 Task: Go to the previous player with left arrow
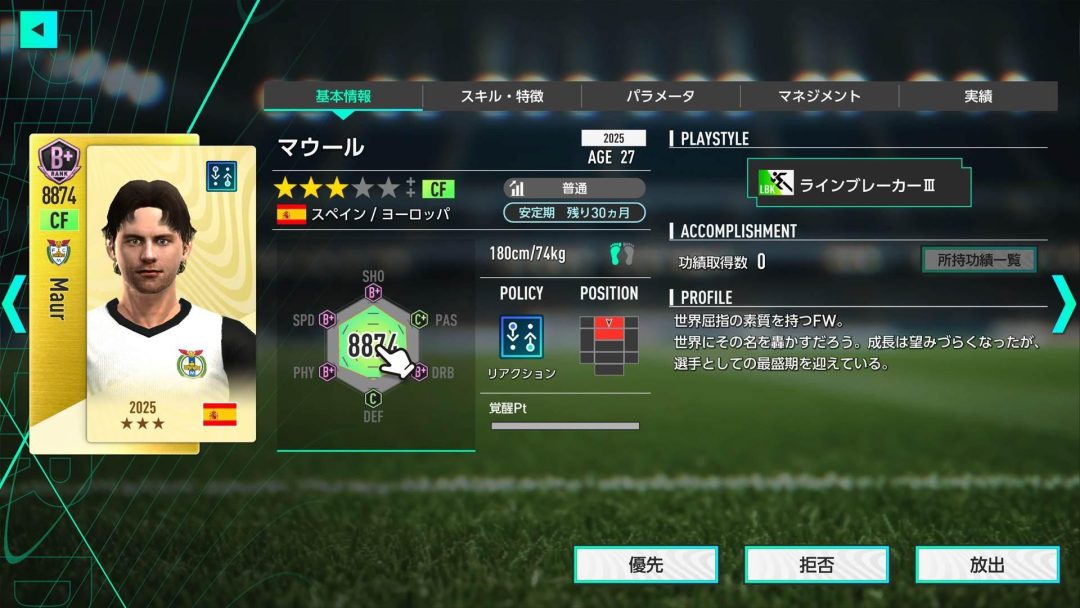14,304
